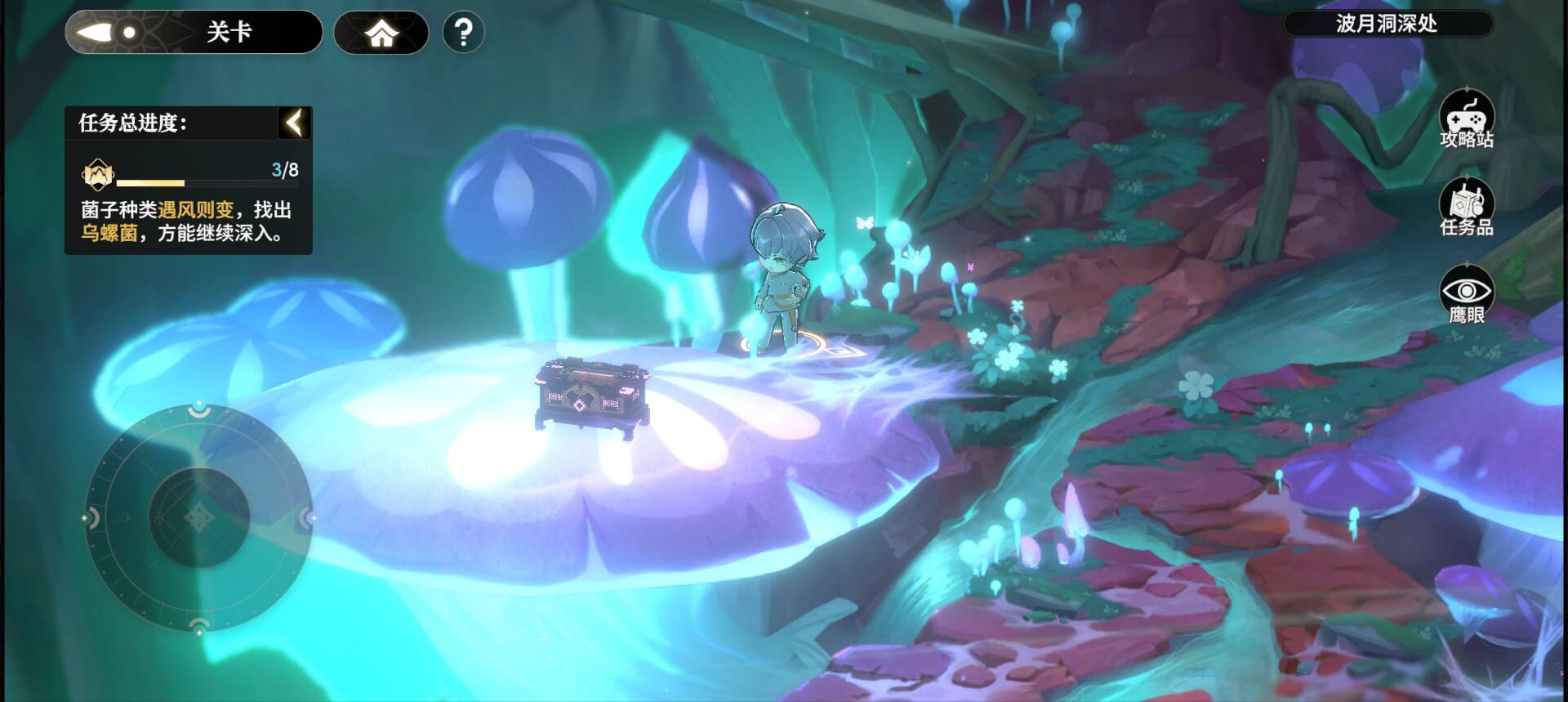Select the mushroom quest objective text

point(186,221)
